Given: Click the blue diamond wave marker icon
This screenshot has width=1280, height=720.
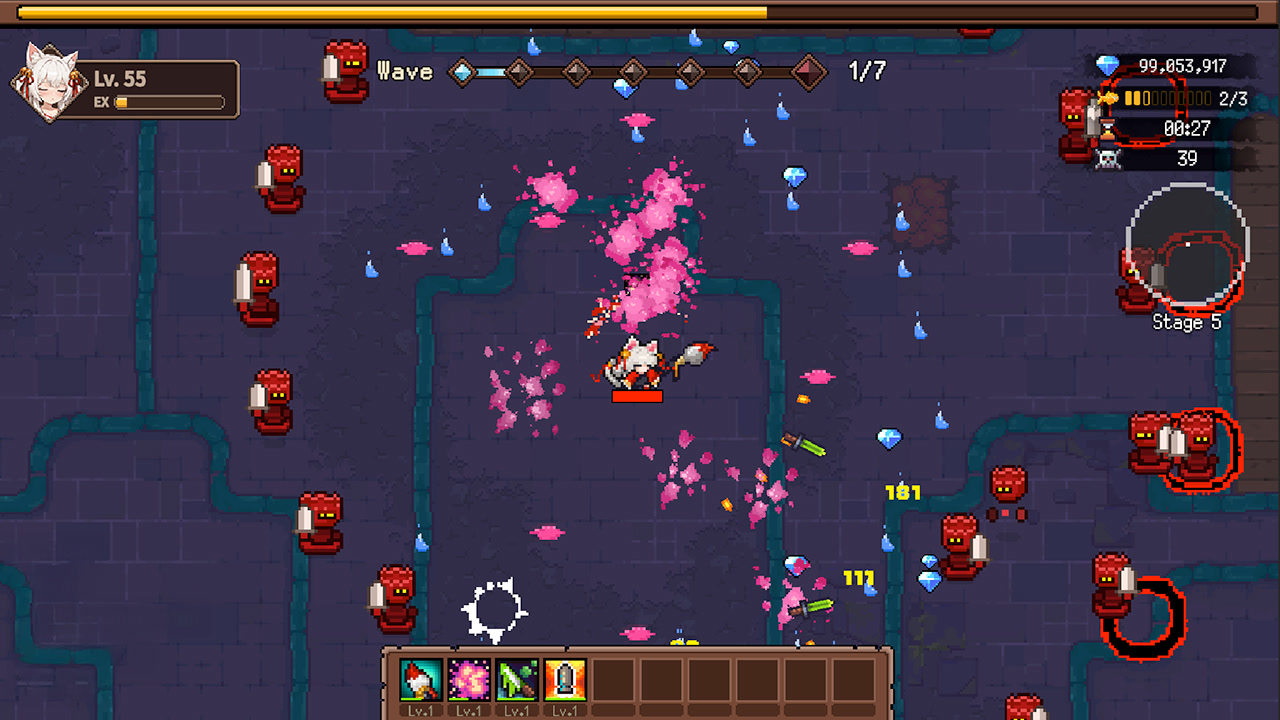Looking at the screenshot, I should tap(461, 72).
